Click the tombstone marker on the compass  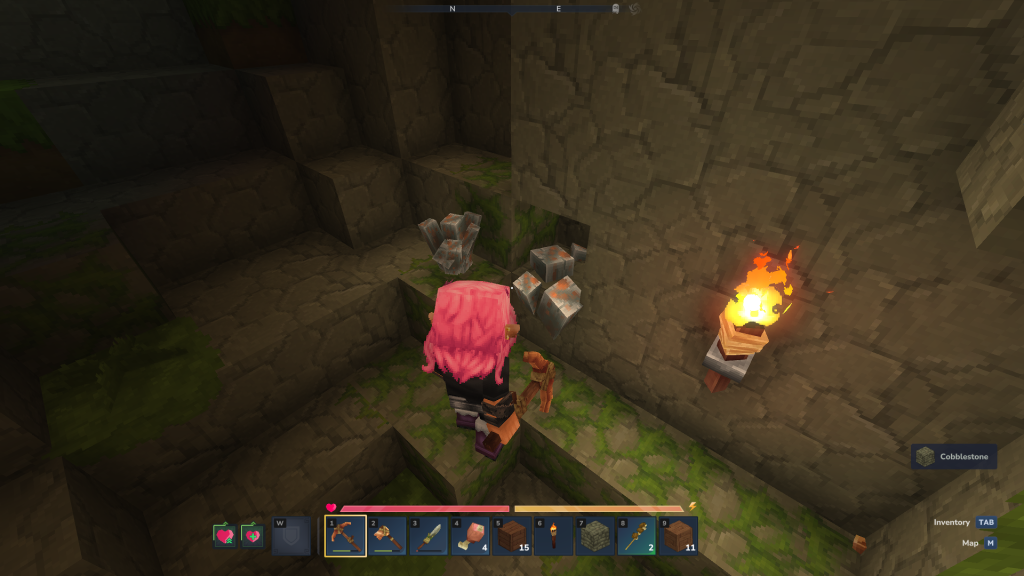(x=616, y=9)
